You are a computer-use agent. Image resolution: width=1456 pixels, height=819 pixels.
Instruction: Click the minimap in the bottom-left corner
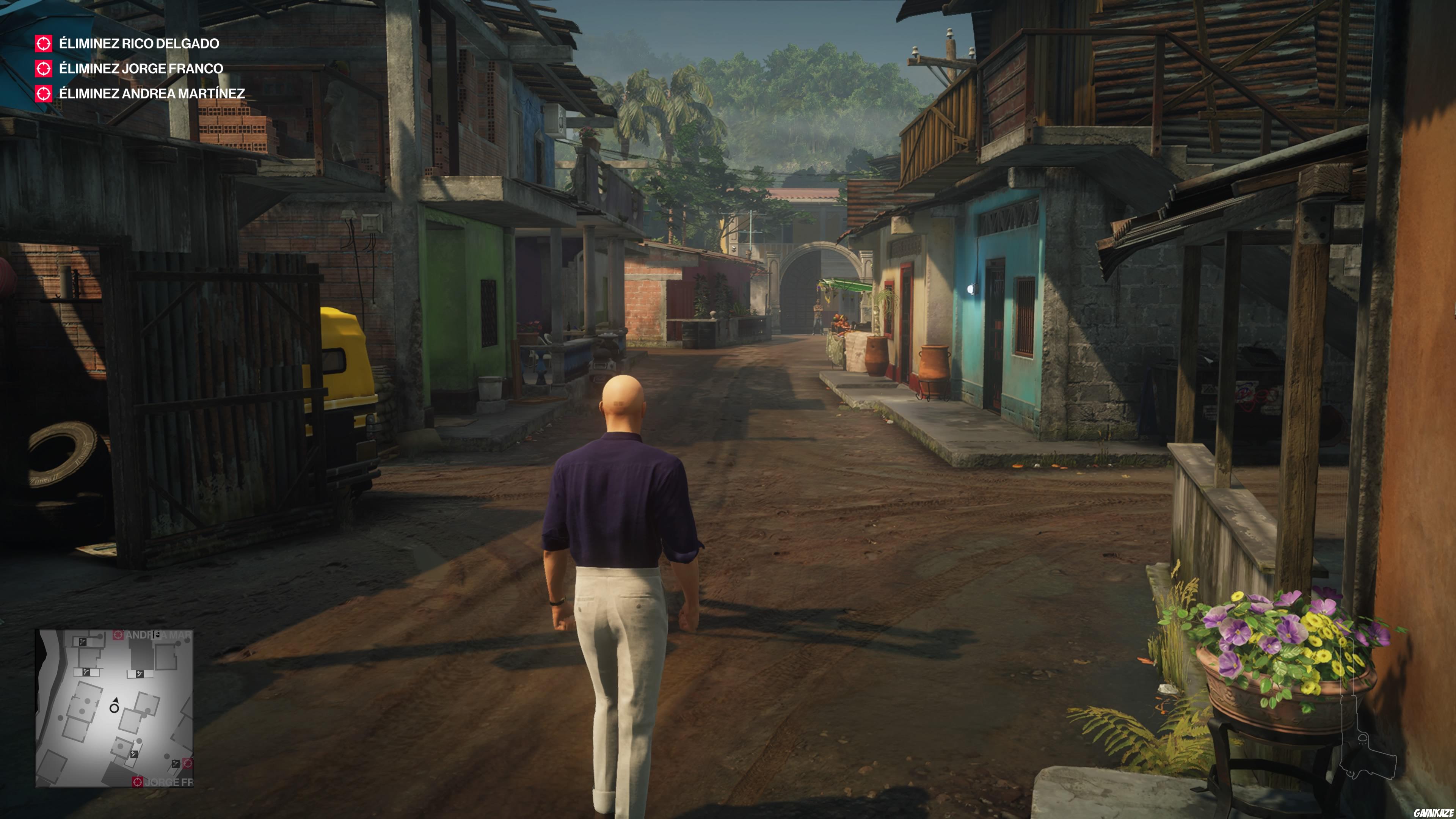pyautogui.click(x=116, y=706)
